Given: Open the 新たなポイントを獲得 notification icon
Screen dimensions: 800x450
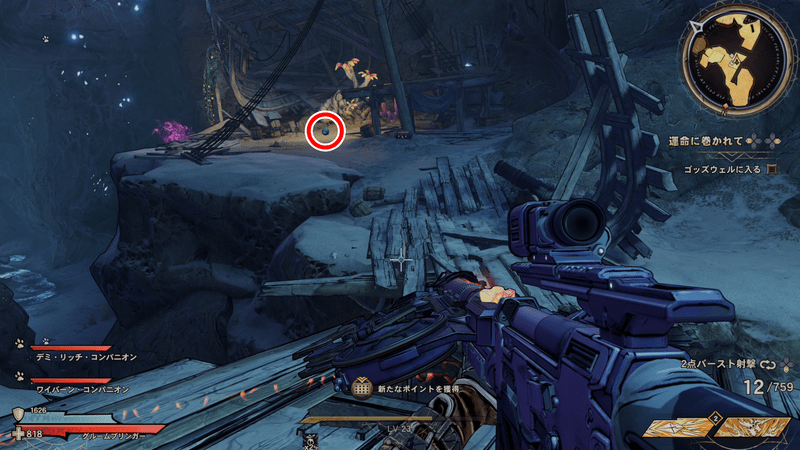Looking at the screenshot, I should 363,387.
